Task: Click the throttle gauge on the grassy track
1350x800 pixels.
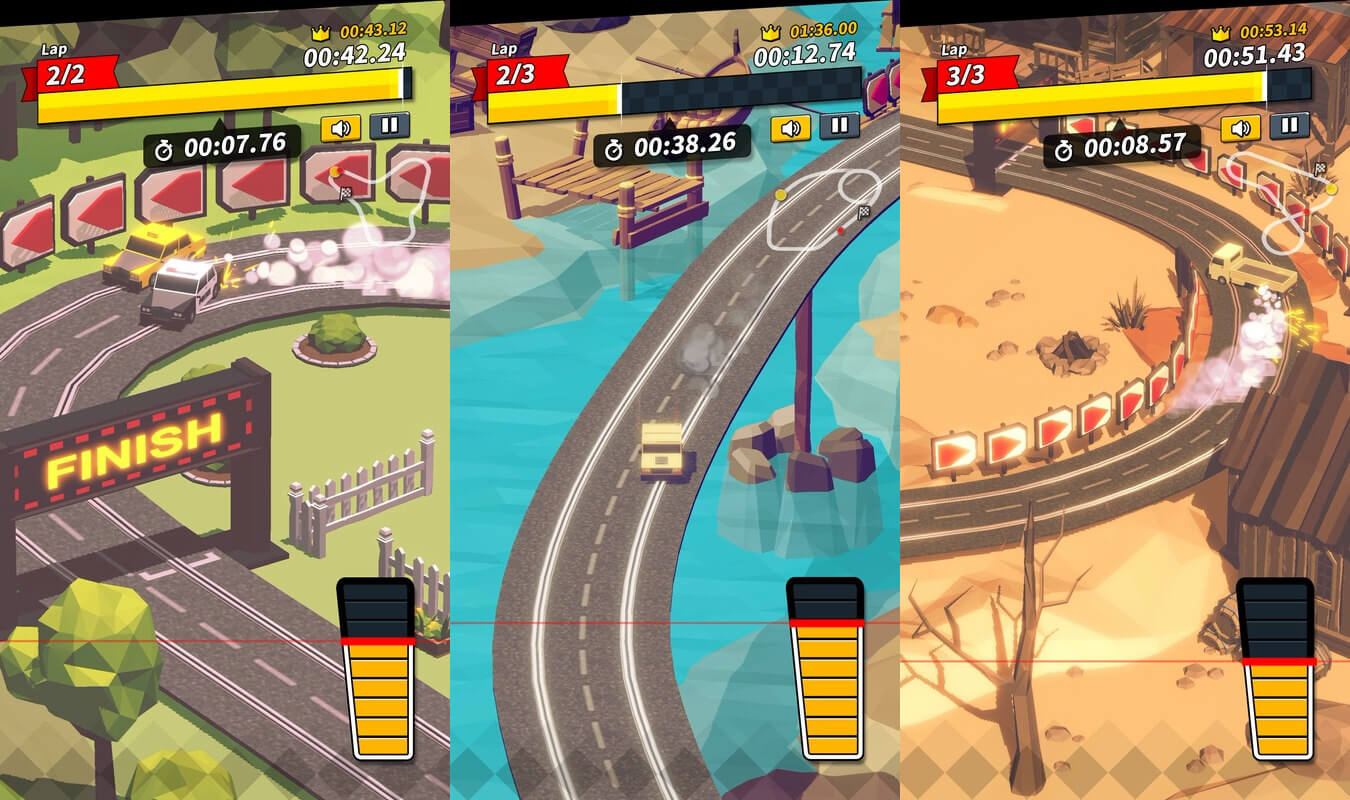Action: [x=376, y=668]
